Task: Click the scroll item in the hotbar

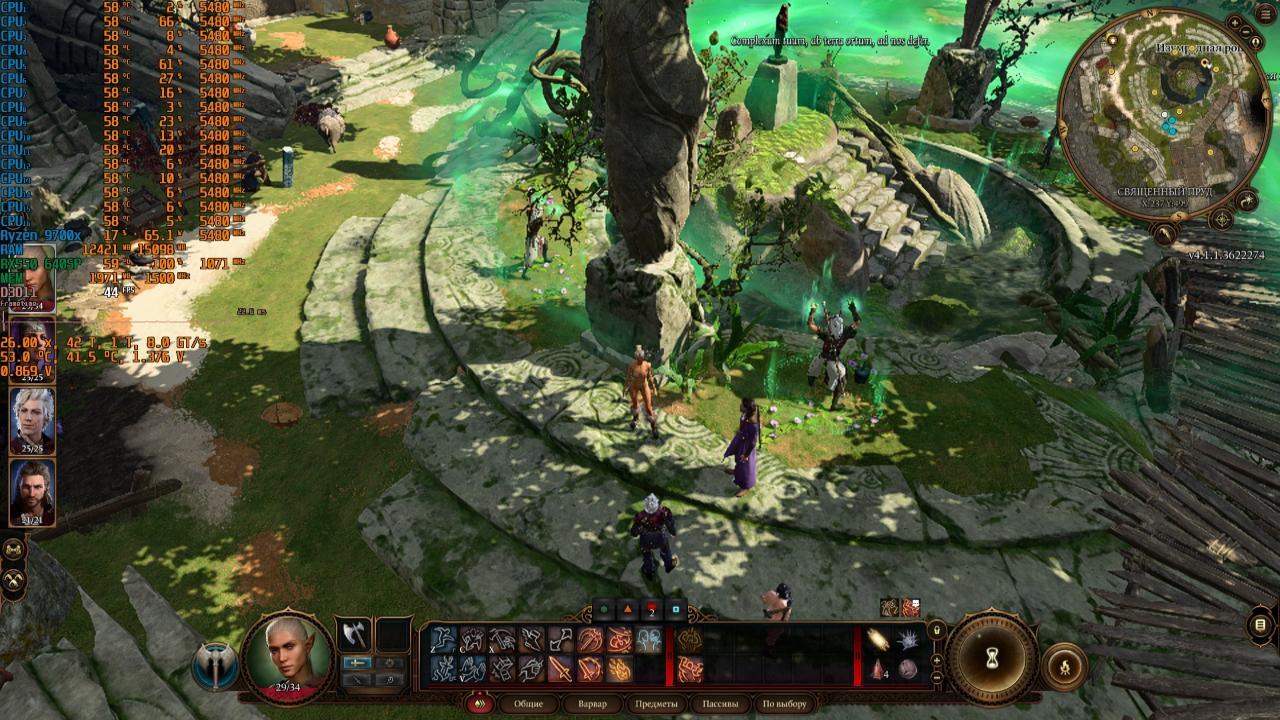Action: [x=879, y=638]
